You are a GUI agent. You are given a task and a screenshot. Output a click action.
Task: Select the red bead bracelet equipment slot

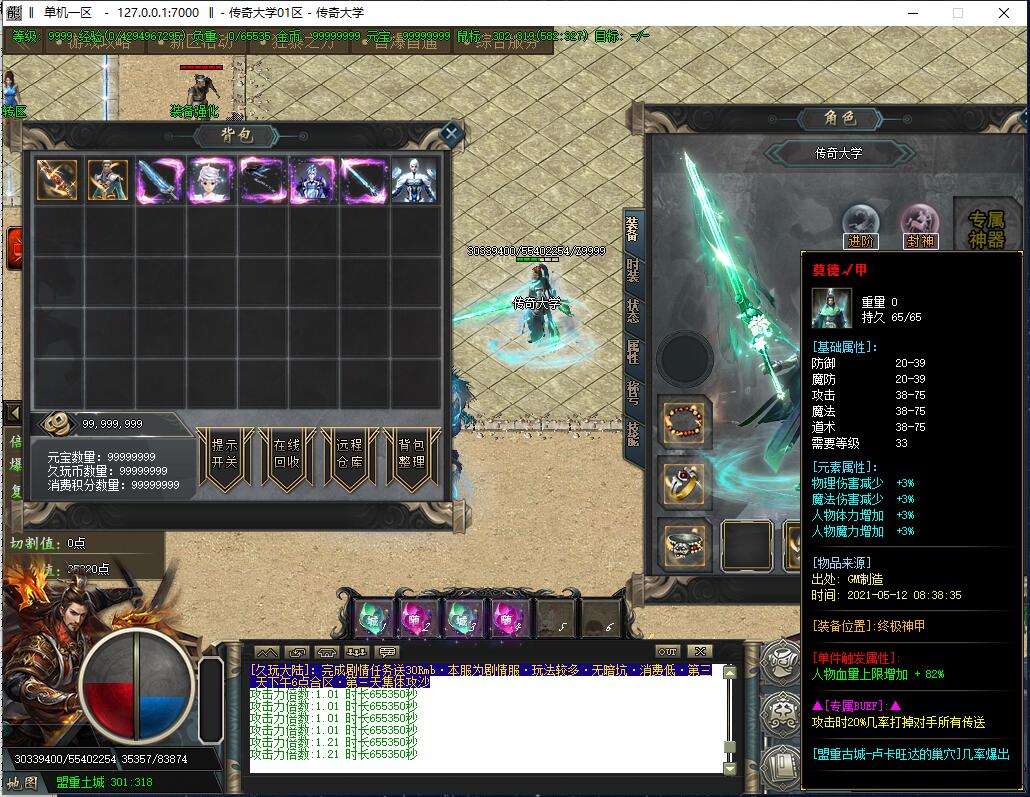tap(684, 422)
